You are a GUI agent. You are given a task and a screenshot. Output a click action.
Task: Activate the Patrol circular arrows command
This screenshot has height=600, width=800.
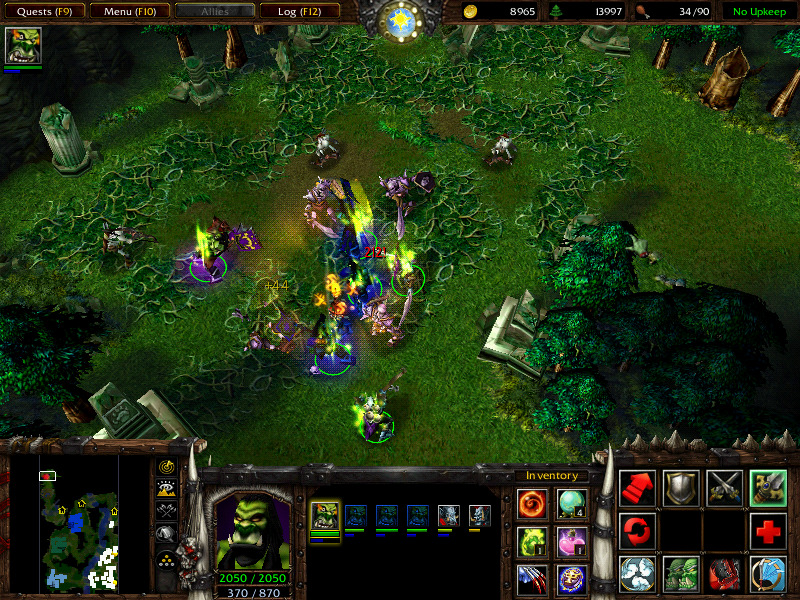pyautogui.click(x=637, y=530)
